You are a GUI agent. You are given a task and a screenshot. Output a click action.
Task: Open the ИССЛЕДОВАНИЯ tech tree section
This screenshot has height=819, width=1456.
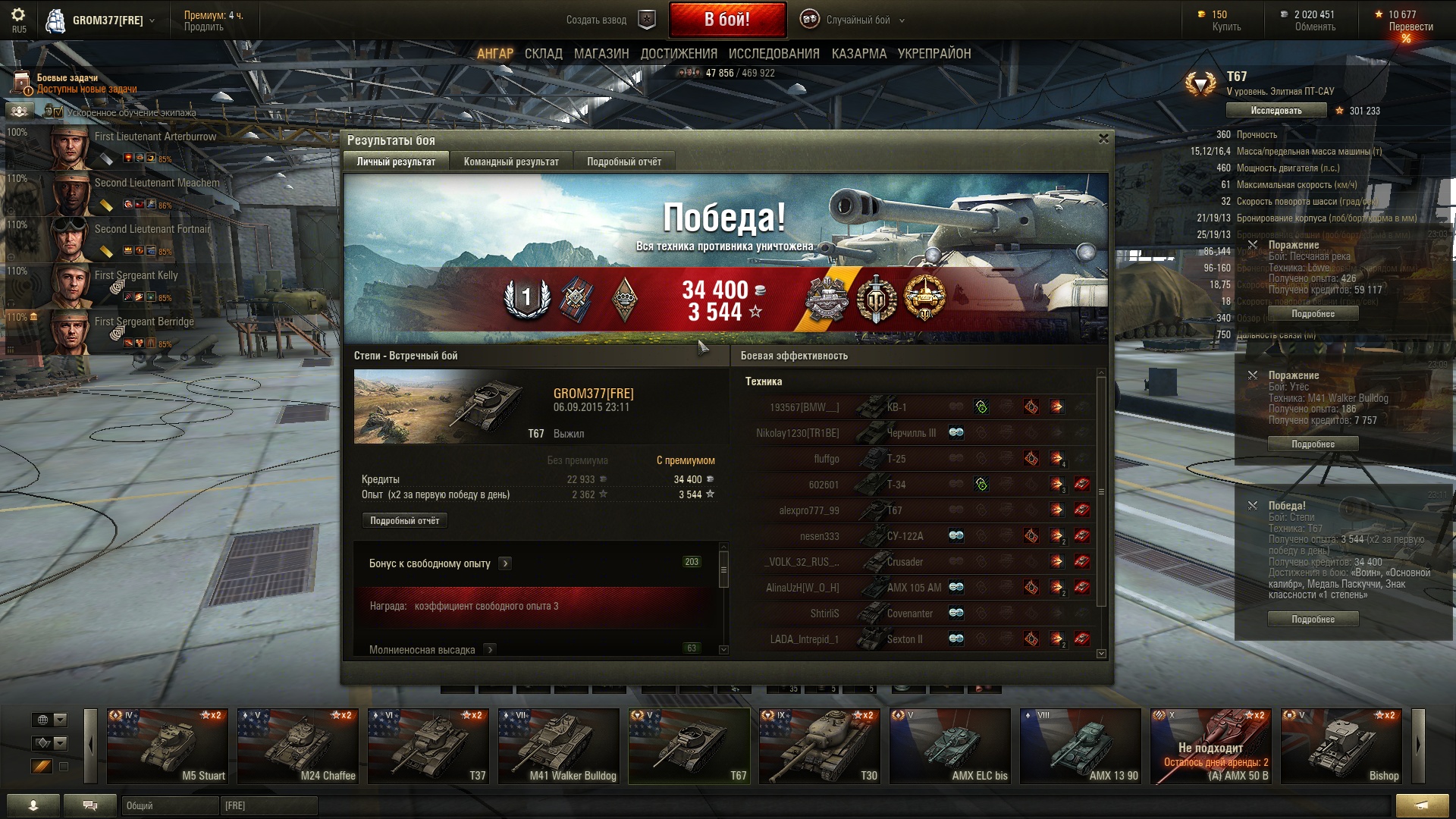[773, 54]
